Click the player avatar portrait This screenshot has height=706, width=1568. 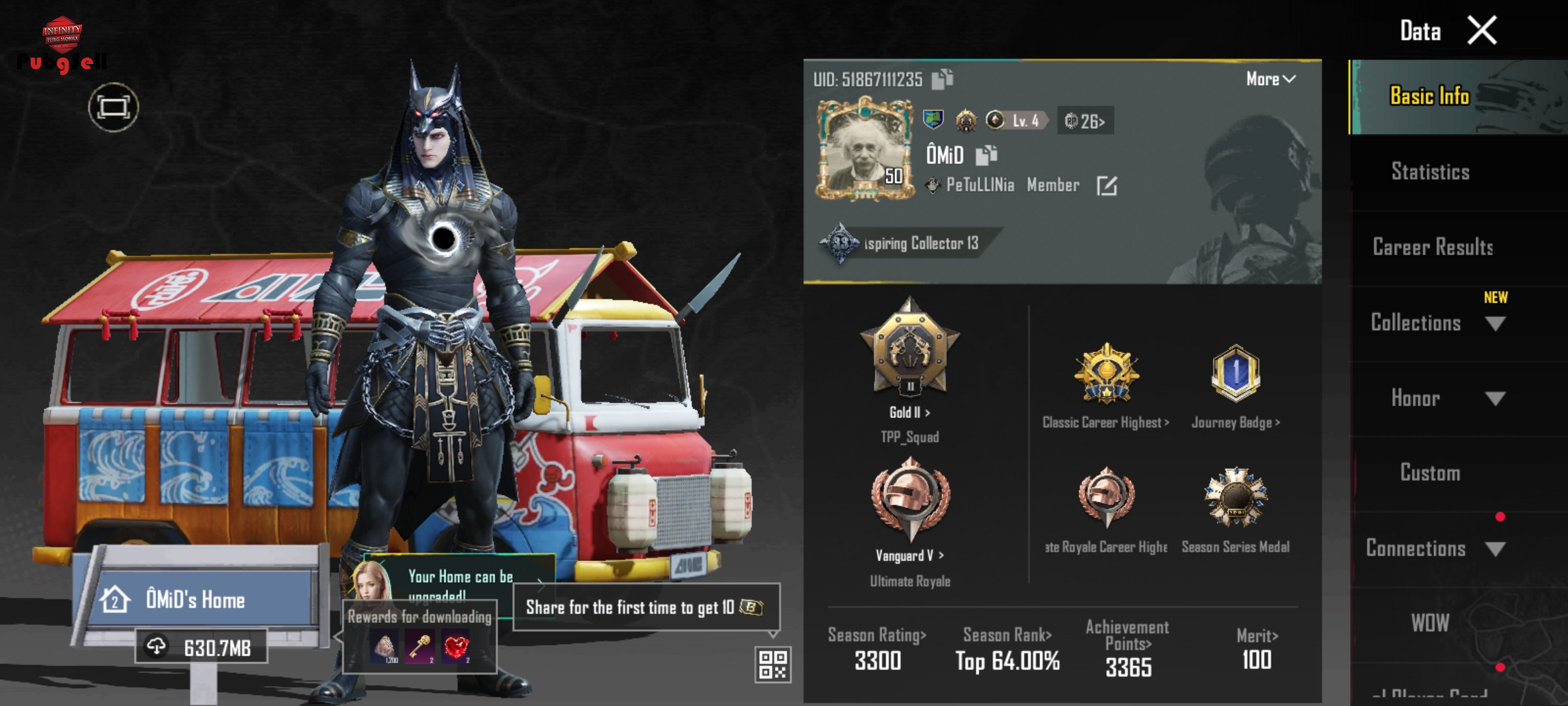pos(864,148)
